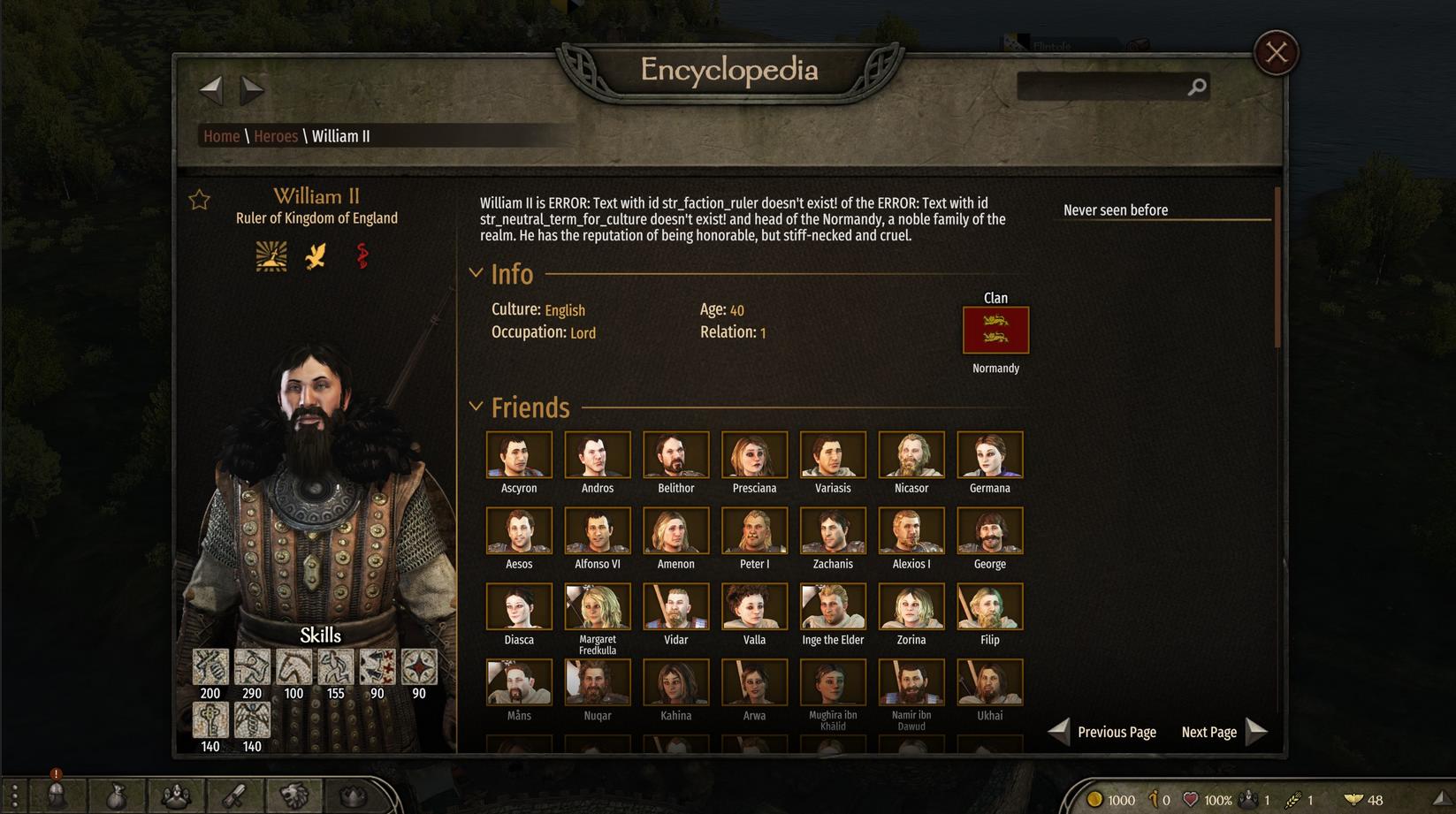Collapse the Friends section

476,407
